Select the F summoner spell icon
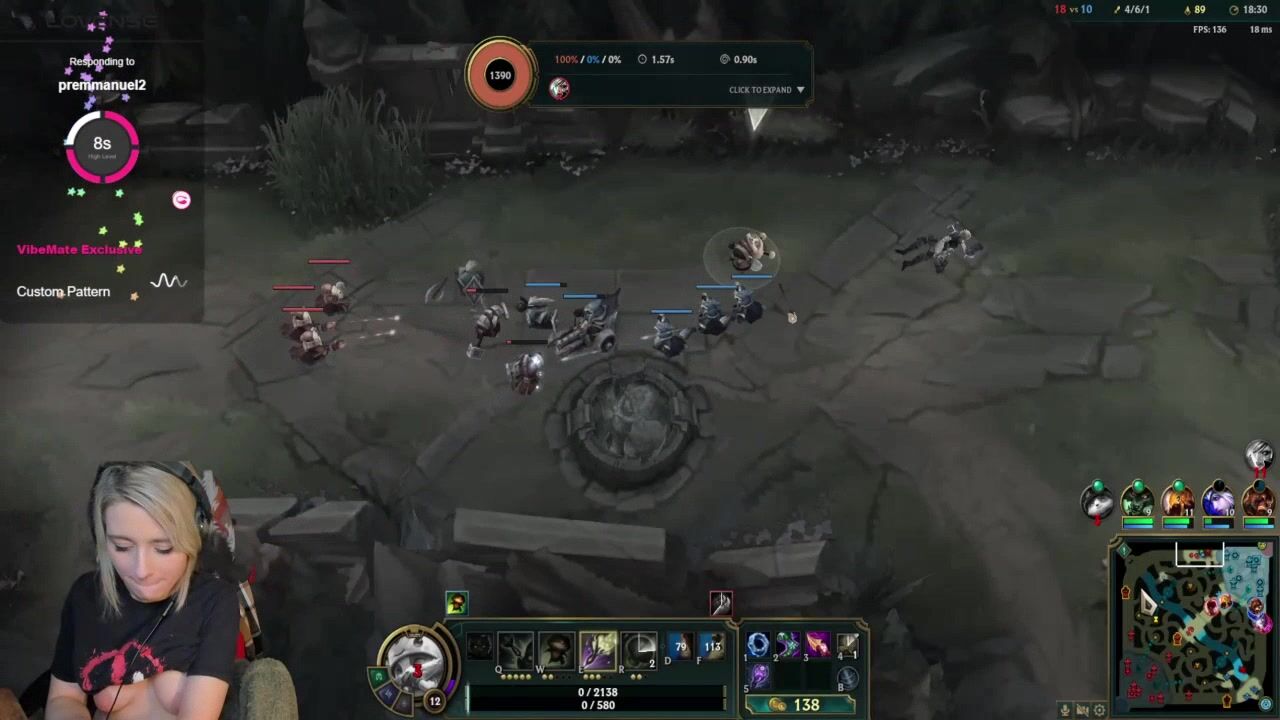The image size is (1280, 720). pyautogui.click(x=712, y=648)
